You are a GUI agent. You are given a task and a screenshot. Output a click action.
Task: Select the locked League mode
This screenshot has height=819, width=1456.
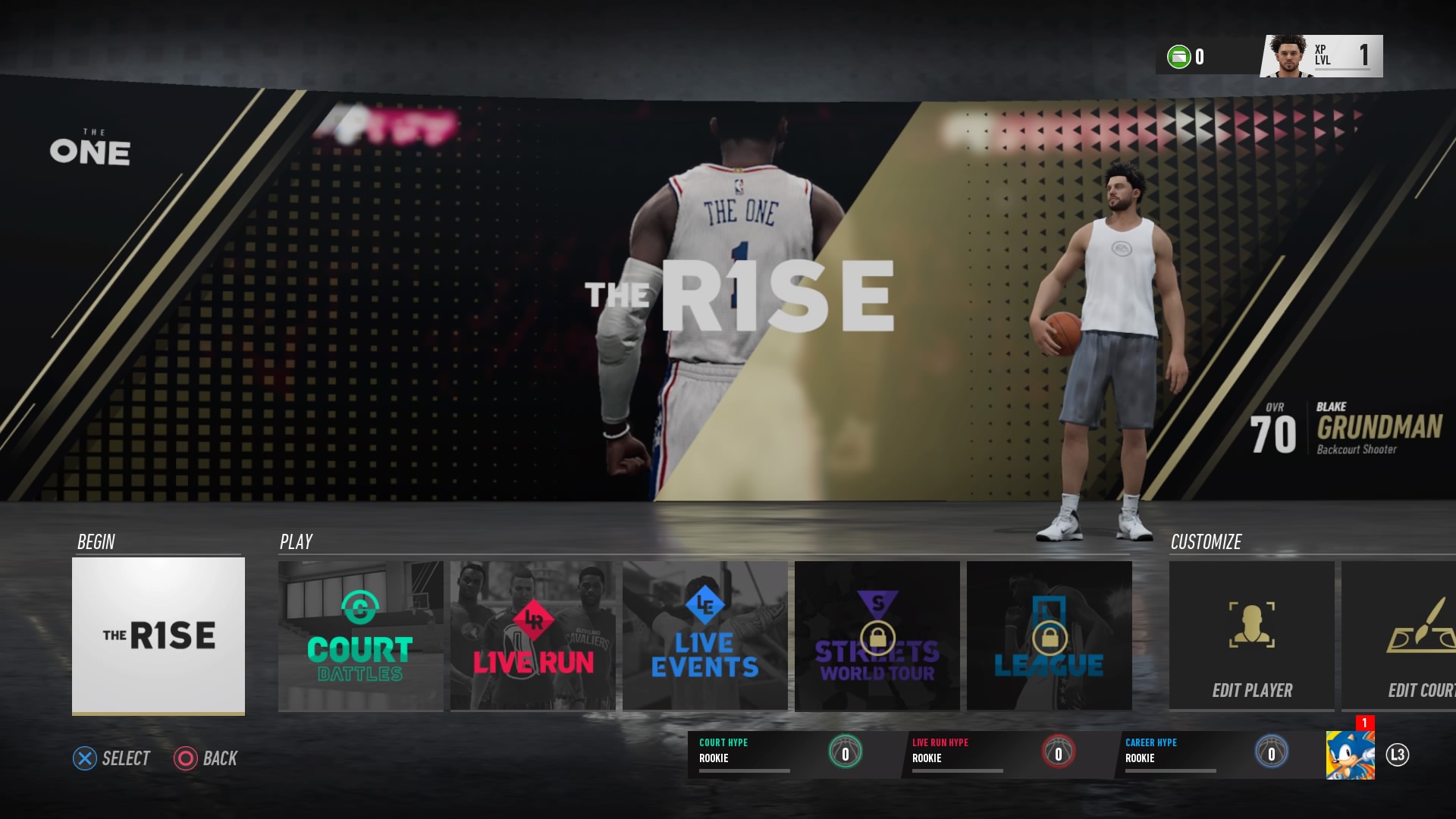click(x=1050, y=635)
